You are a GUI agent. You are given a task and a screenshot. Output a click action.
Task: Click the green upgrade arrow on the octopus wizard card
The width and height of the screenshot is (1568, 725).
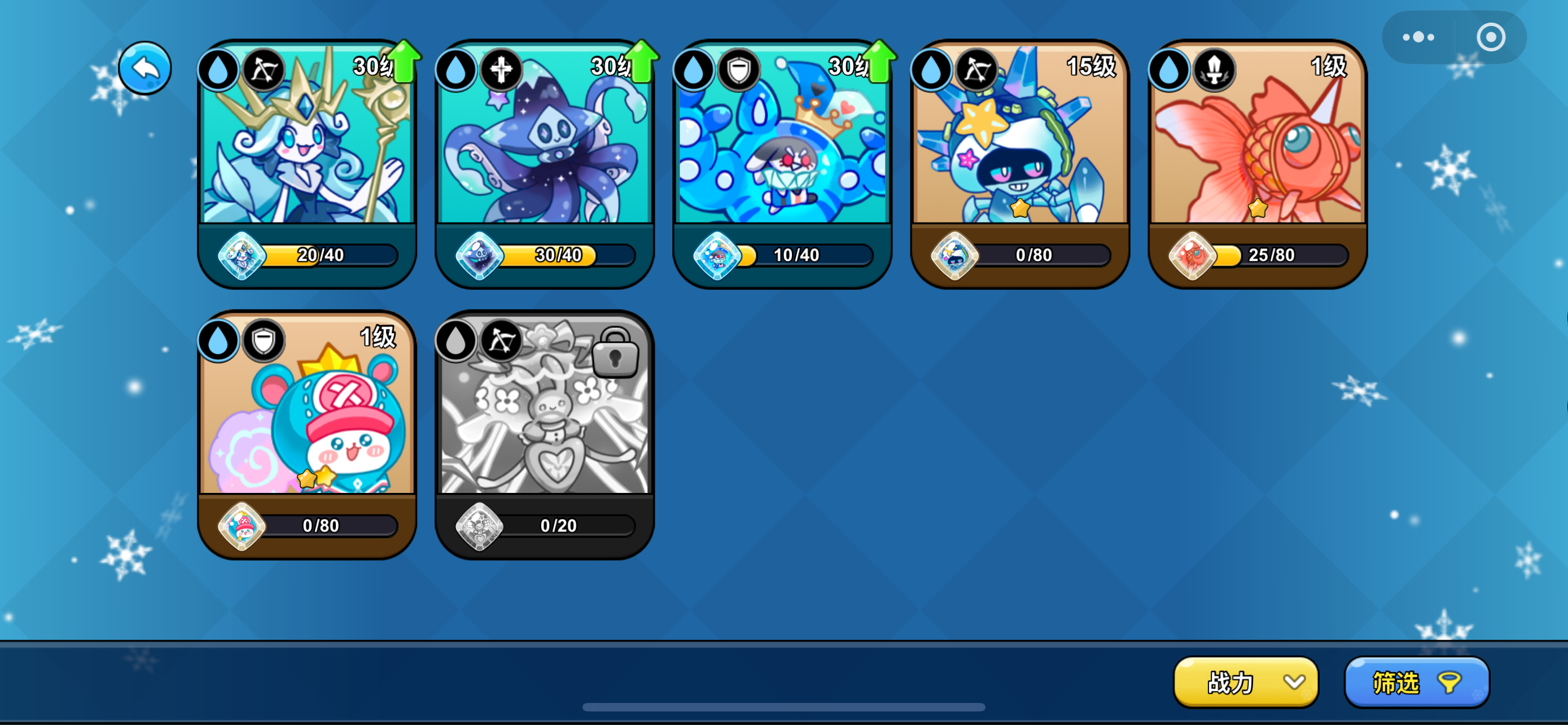[642, 61]
